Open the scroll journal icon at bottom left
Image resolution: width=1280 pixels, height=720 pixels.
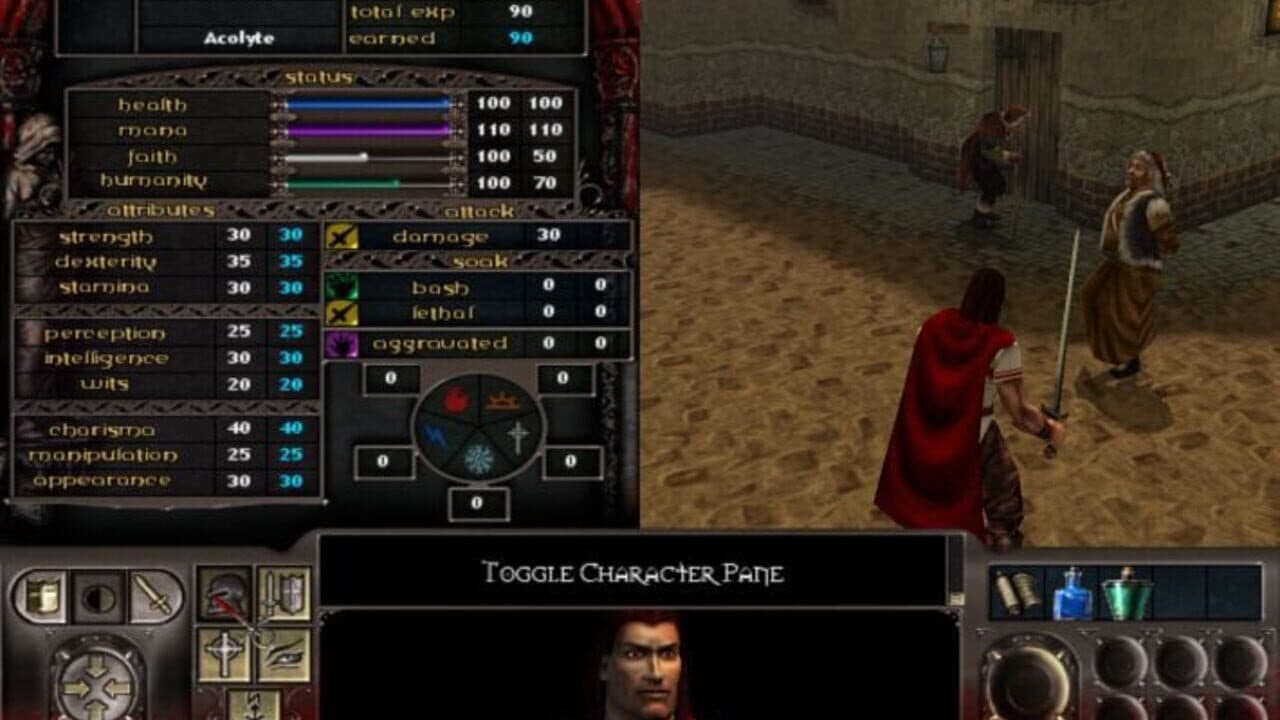42,594
